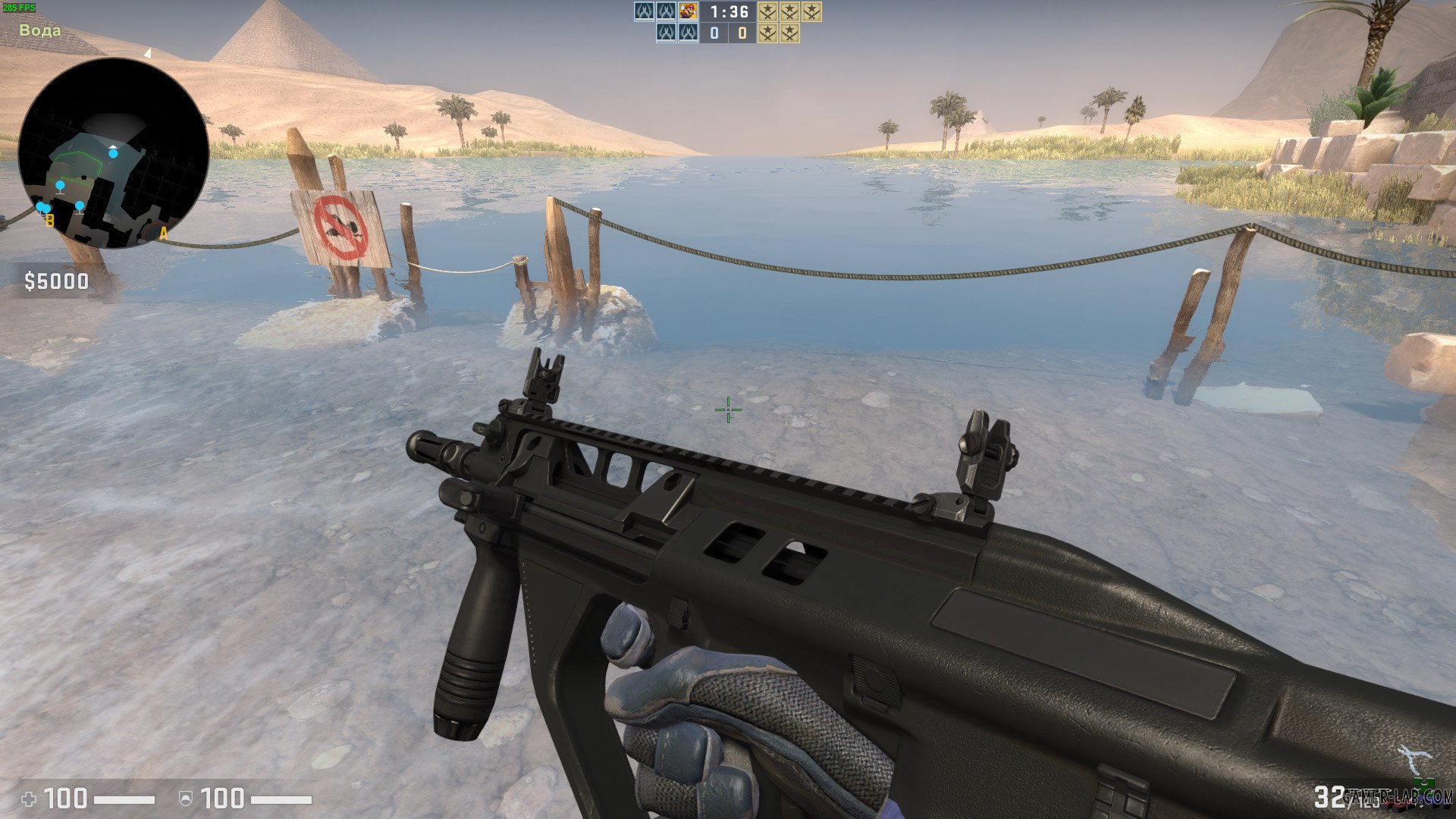Open the CT score showing 0
The height and width of the screenshot is (819, 1456).
pyautogui.click(x=716, y=32)
